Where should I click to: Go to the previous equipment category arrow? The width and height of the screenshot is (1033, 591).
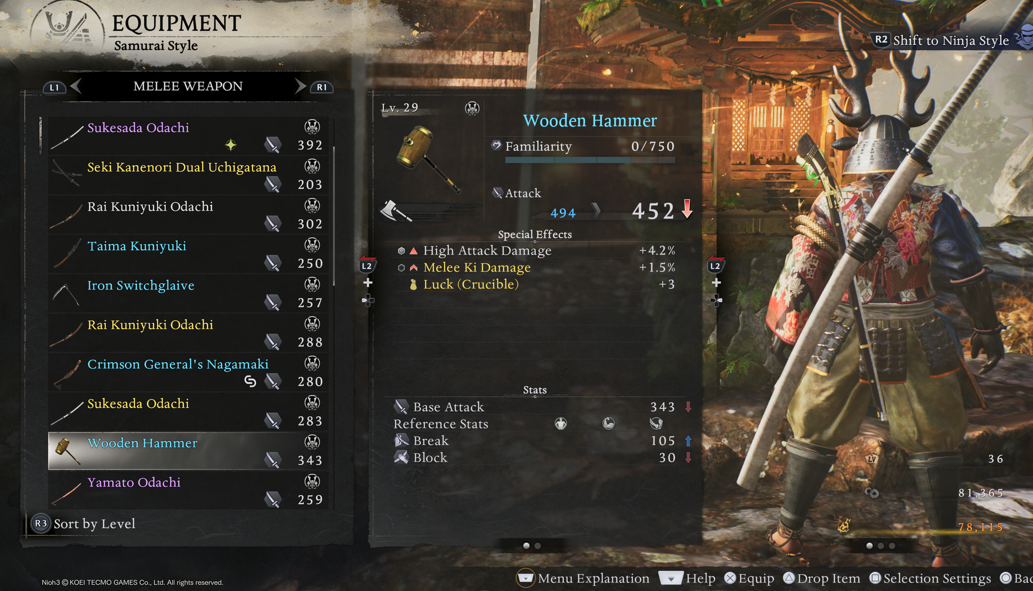(76, 87)
